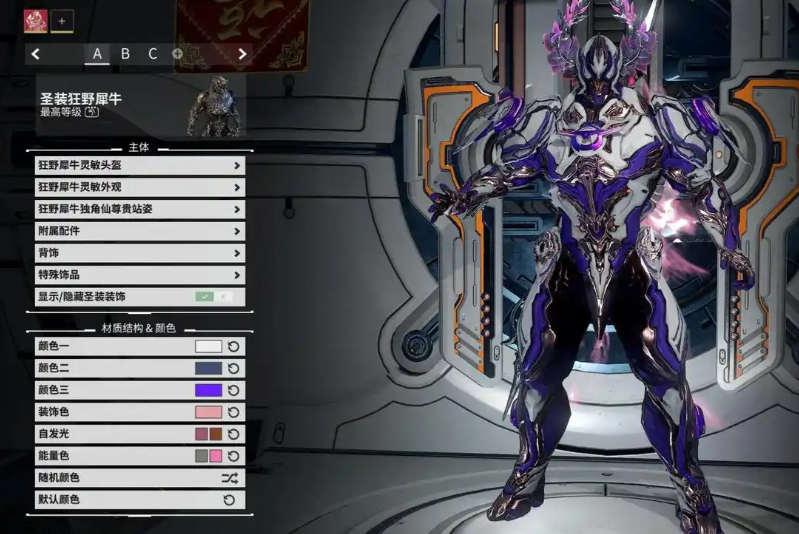
Task: Select the brown 自发光 emissive swatch
Action: point(215,434)
